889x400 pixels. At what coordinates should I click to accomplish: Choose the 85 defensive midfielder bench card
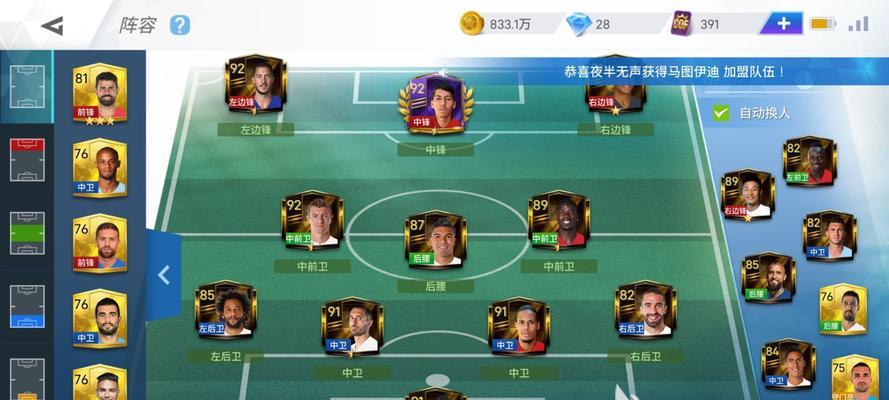tap(768, 277)
